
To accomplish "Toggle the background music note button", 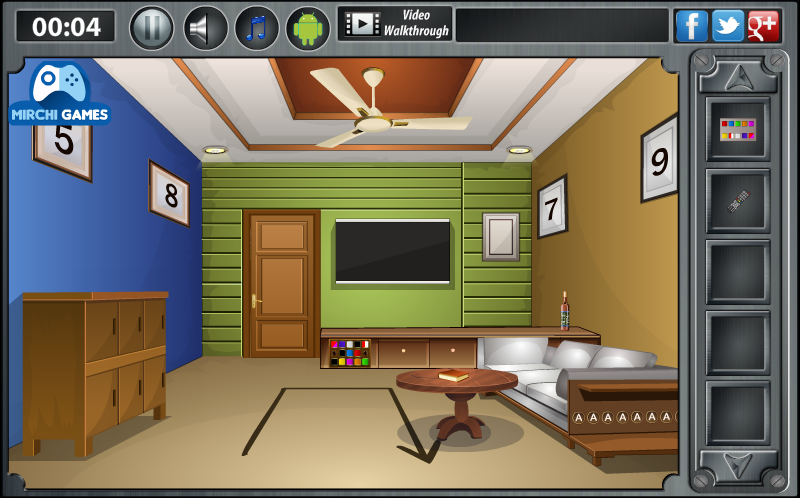I will (x=257, y=27).
